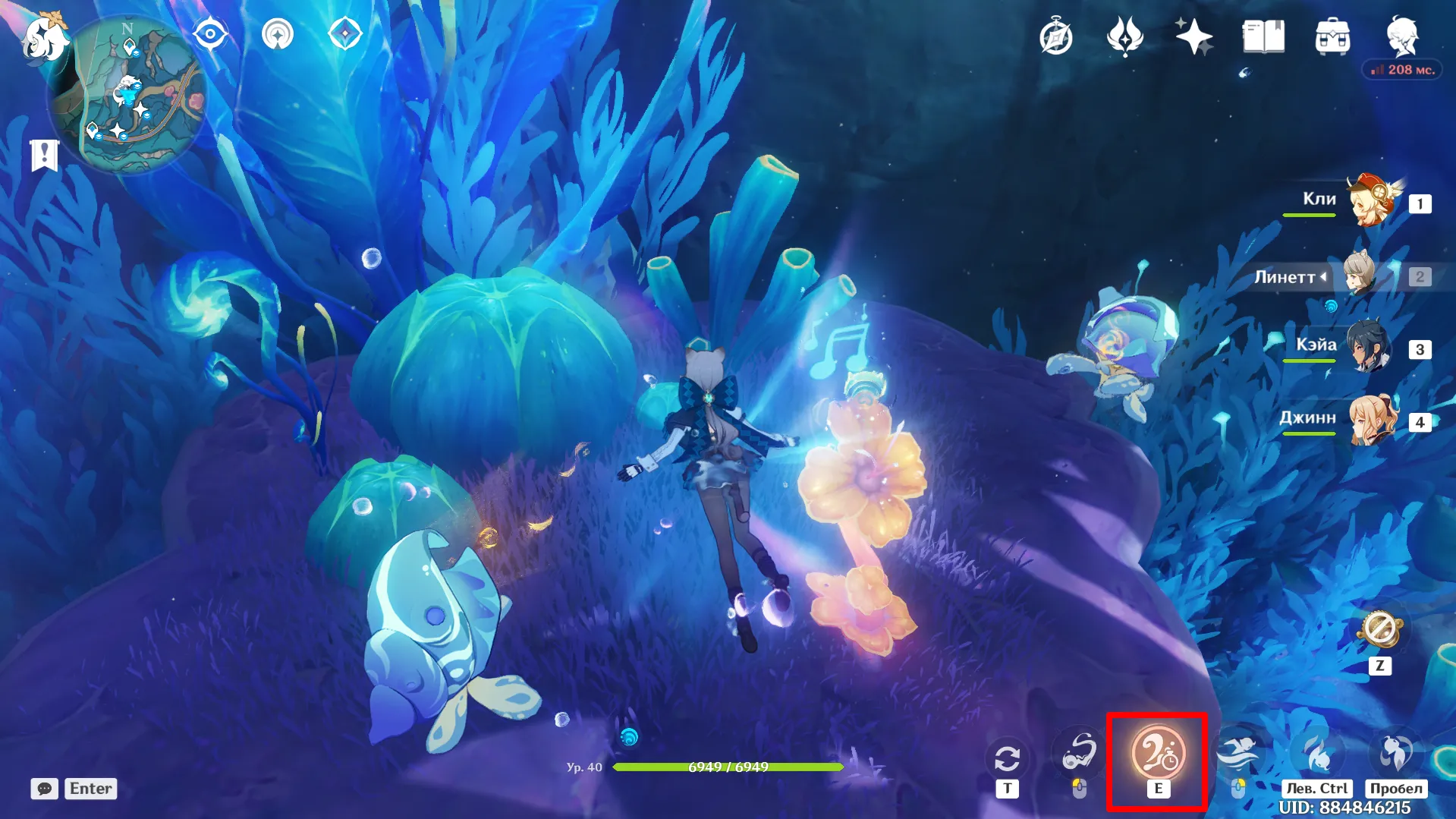This screenshot has height=819, width=1456.
Task: Switch to party member Джинн
Action: (1372, 421)
